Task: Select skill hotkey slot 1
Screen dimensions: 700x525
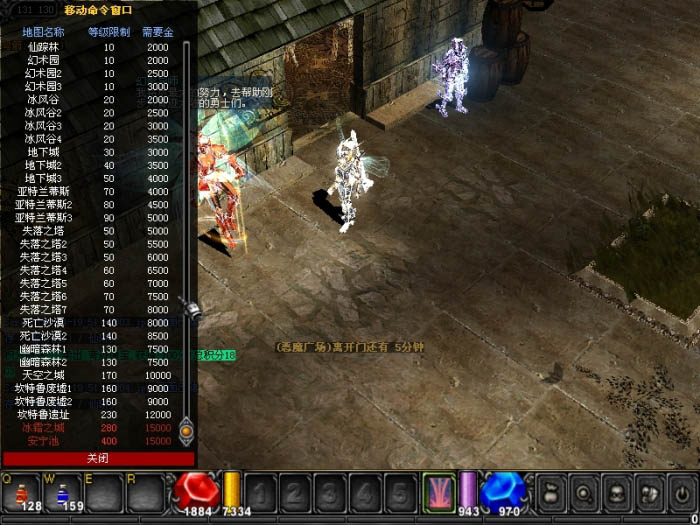Action: click(263, 493)
